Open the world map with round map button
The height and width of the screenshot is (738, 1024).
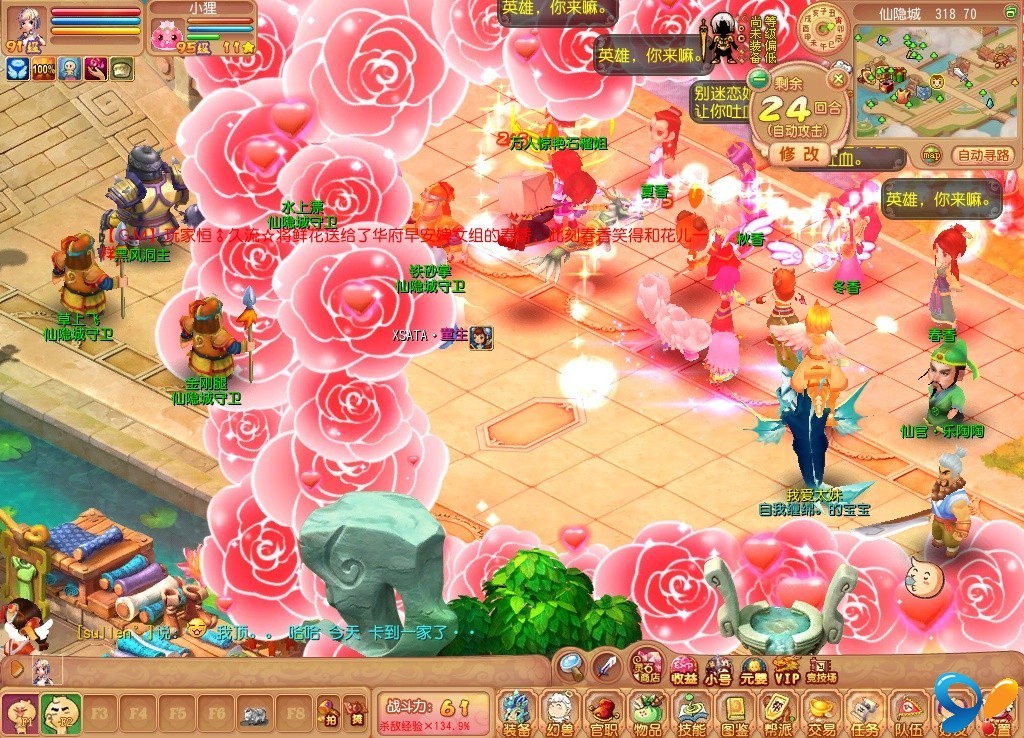pyautogui.click(x=932, y=155)
